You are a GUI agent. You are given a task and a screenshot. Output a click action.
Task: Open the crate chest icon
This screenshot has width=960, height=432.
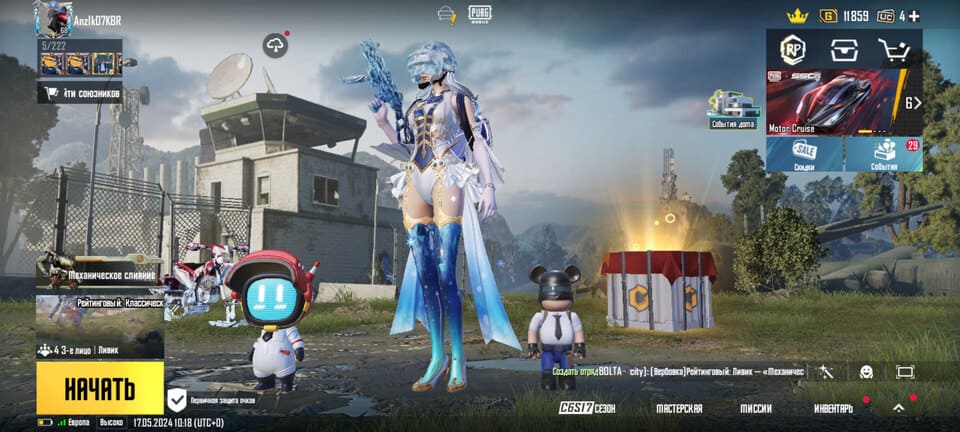click(x=845, y=49)
